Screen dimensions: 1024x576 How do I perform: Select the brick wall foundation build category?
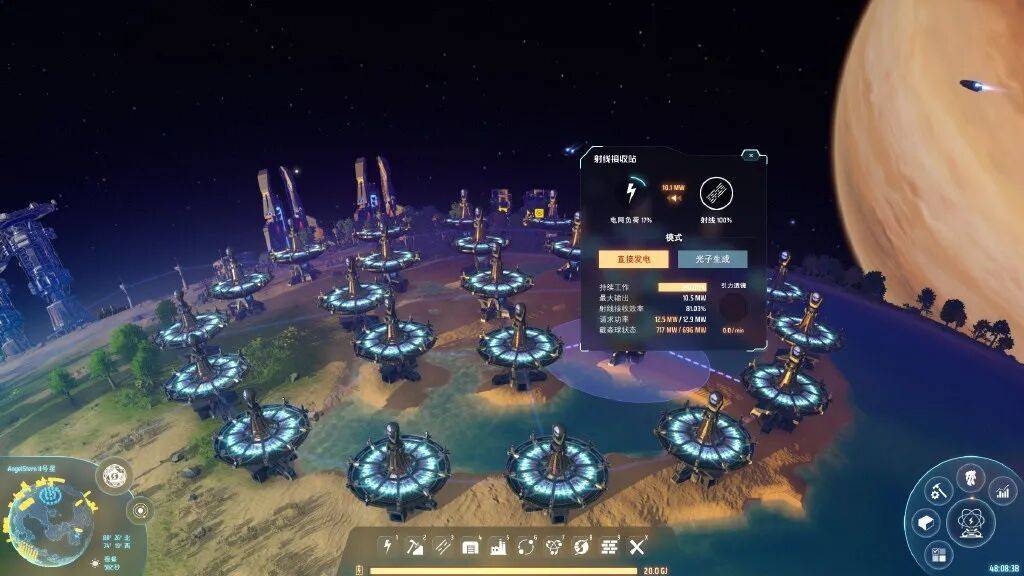tap(609, 546)
